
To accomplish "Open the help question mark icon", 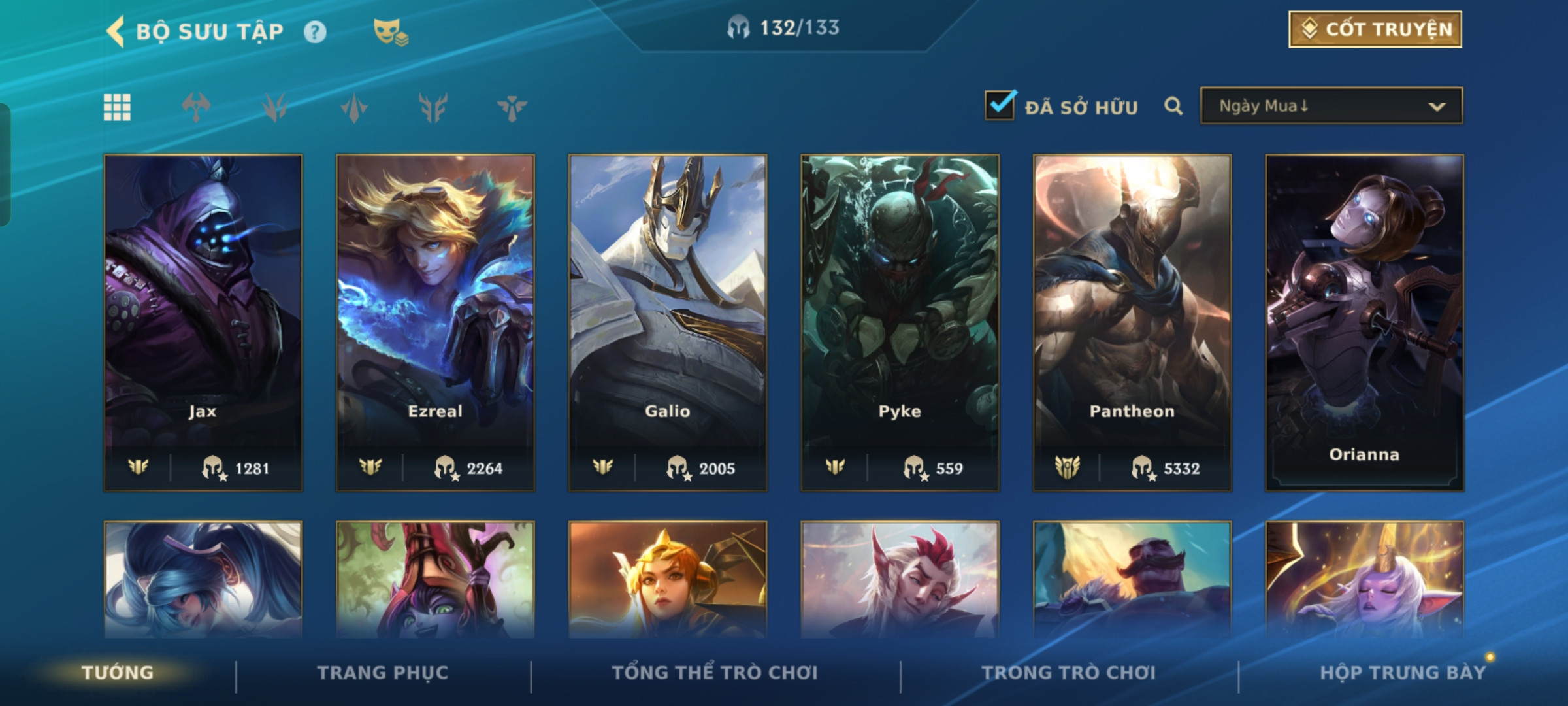I will pyautogui.click(x=315, y=32).
